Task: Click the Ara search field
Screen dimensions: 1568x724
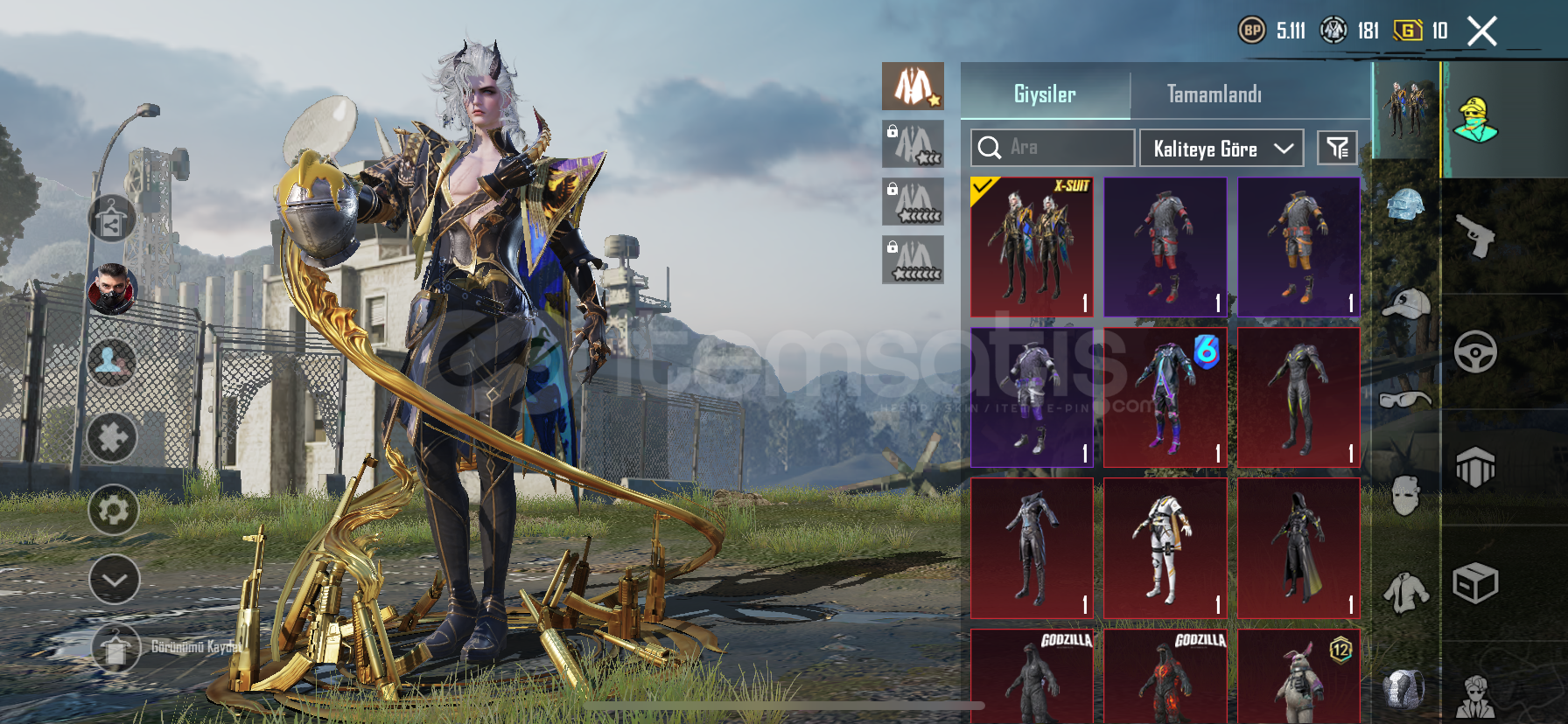Action: coord(1053,148)
